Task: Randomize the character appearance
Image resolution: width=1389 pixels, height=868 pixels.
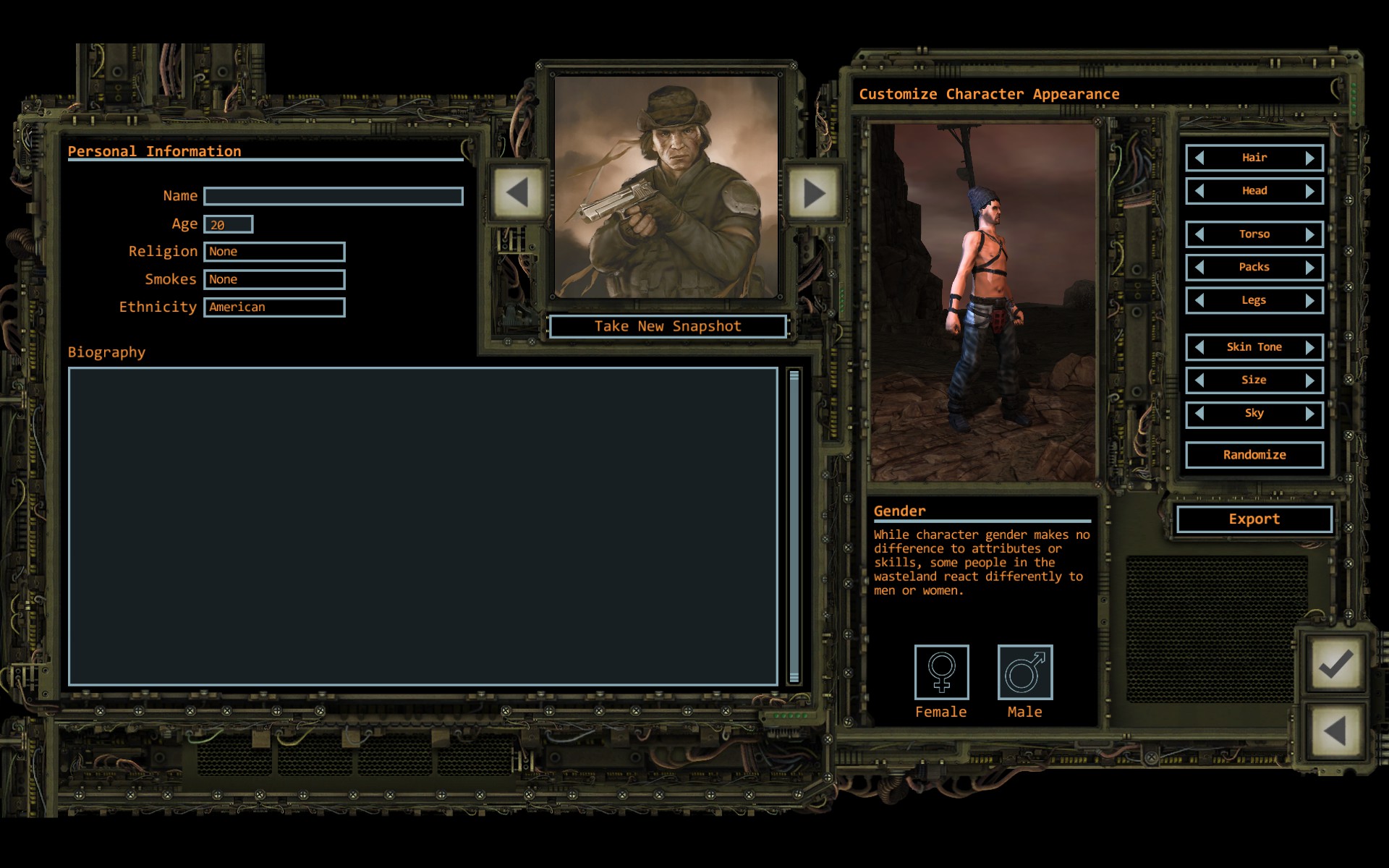Action: click(1254, 455)
